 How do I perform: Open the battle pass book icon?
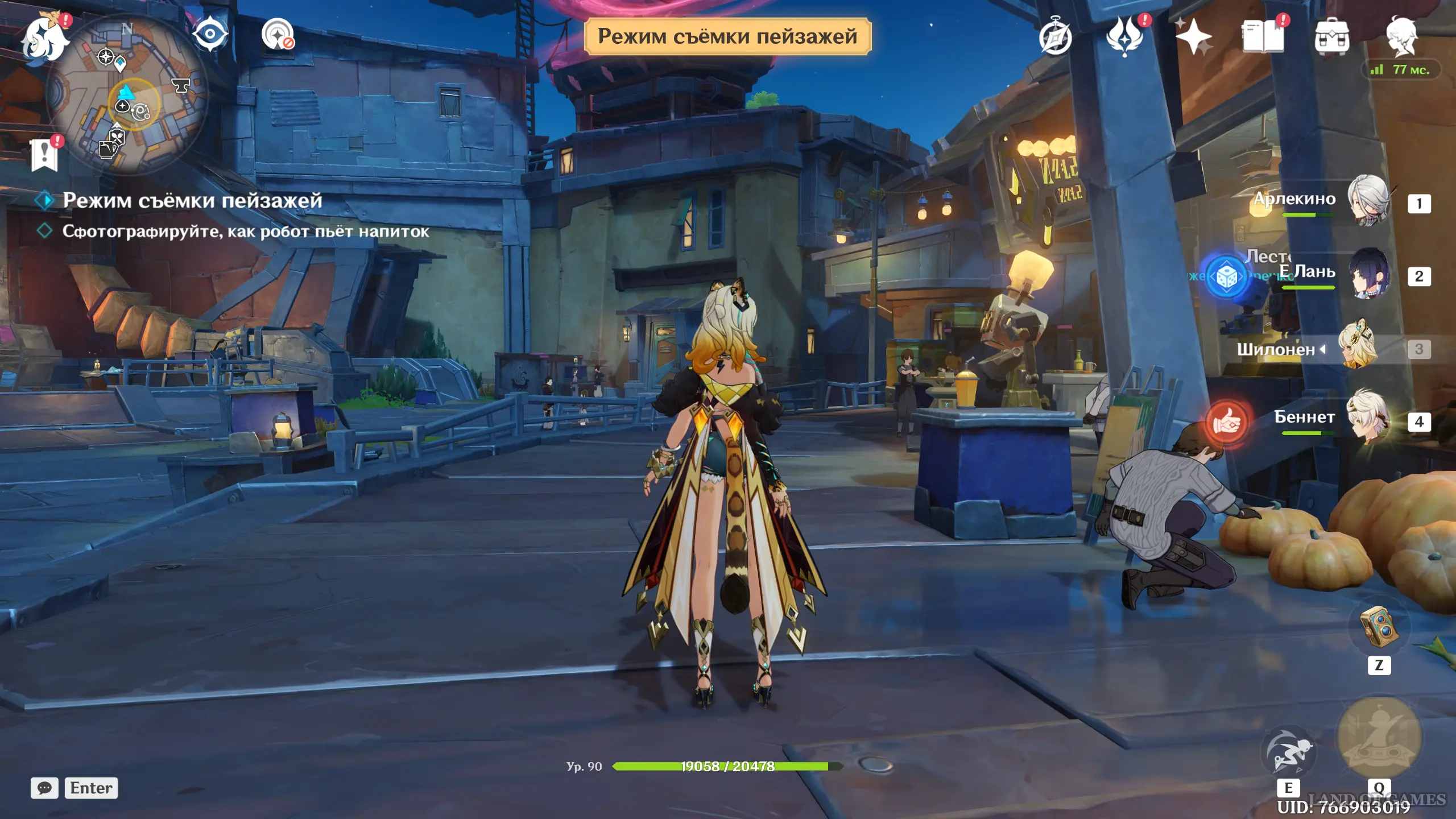click(x=1263, y=36)
